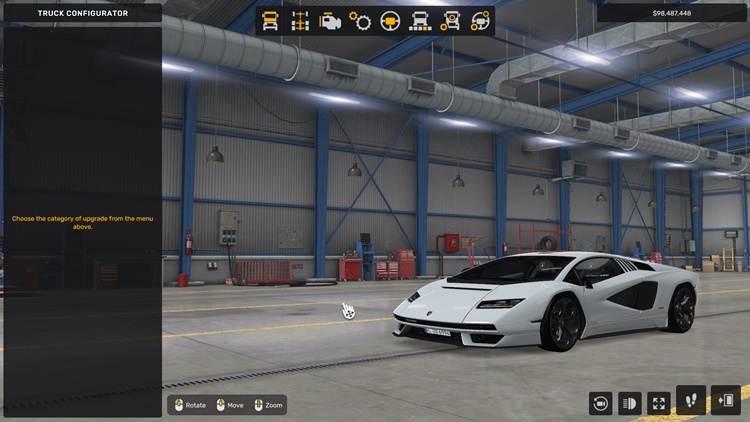Image resolution: width=750 pixels, height=422 pixels.
Task: Choose the truck accessories category with gold dots
Action: coord(450,21)
